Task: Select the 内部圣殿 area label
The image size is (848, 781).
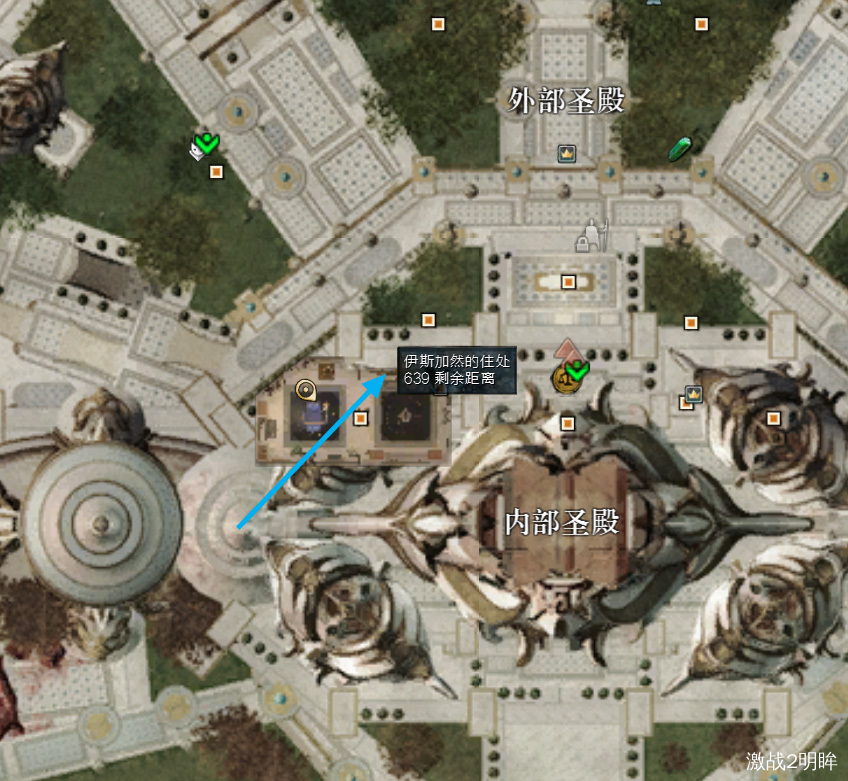Action: pos(563,521)
